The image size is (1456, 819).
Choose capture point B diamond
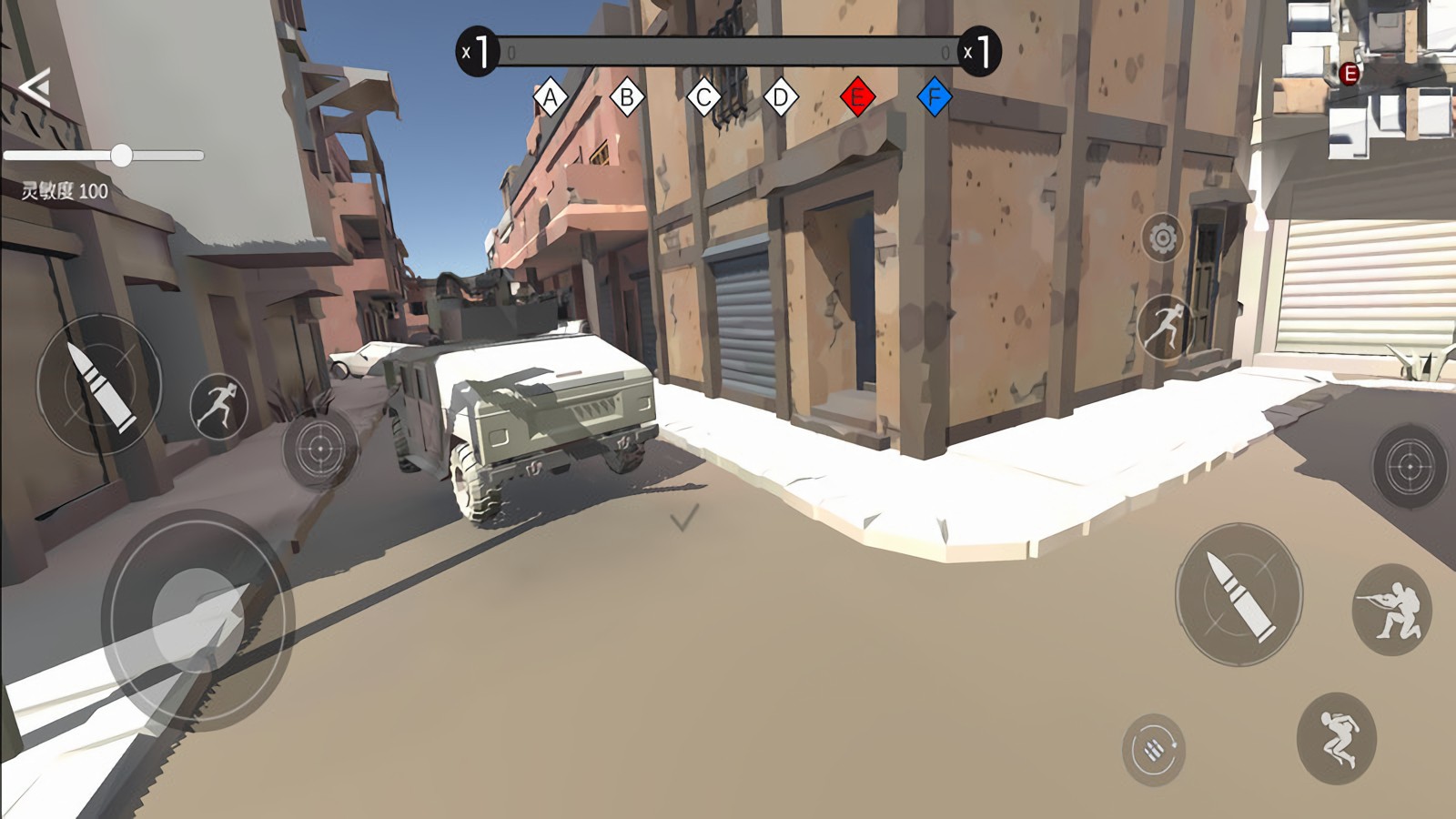[x=627, y=96]
